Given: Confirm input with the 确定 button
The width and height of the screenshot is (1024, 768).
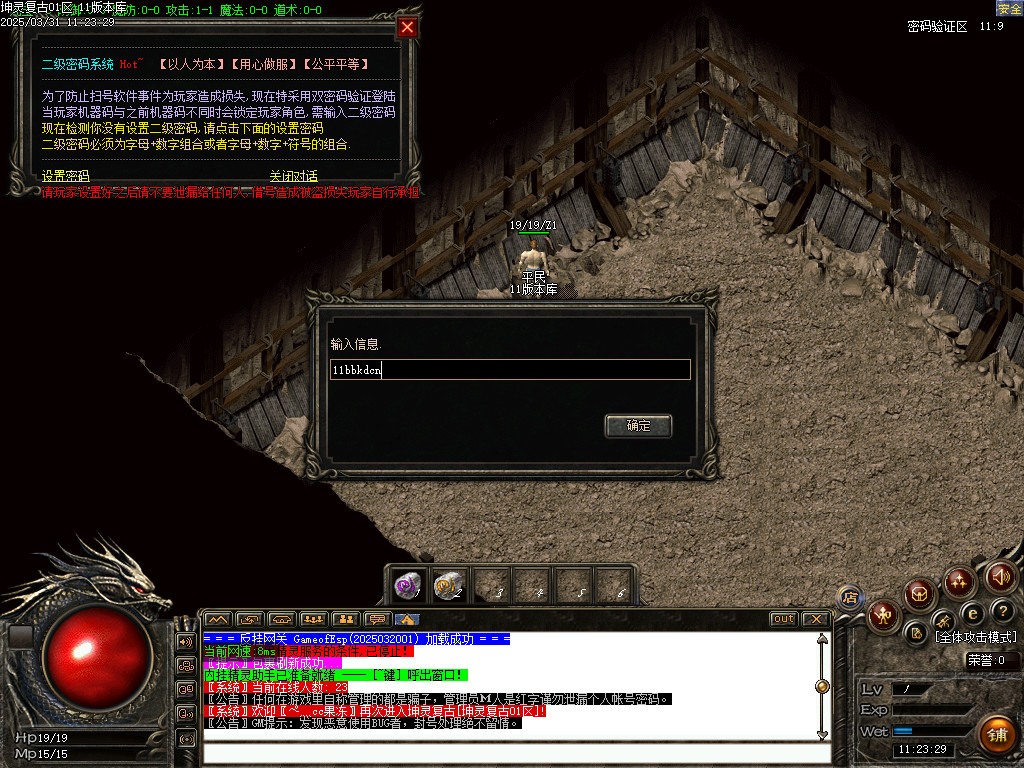Looking at the screenshot, I should coord(638,426).
